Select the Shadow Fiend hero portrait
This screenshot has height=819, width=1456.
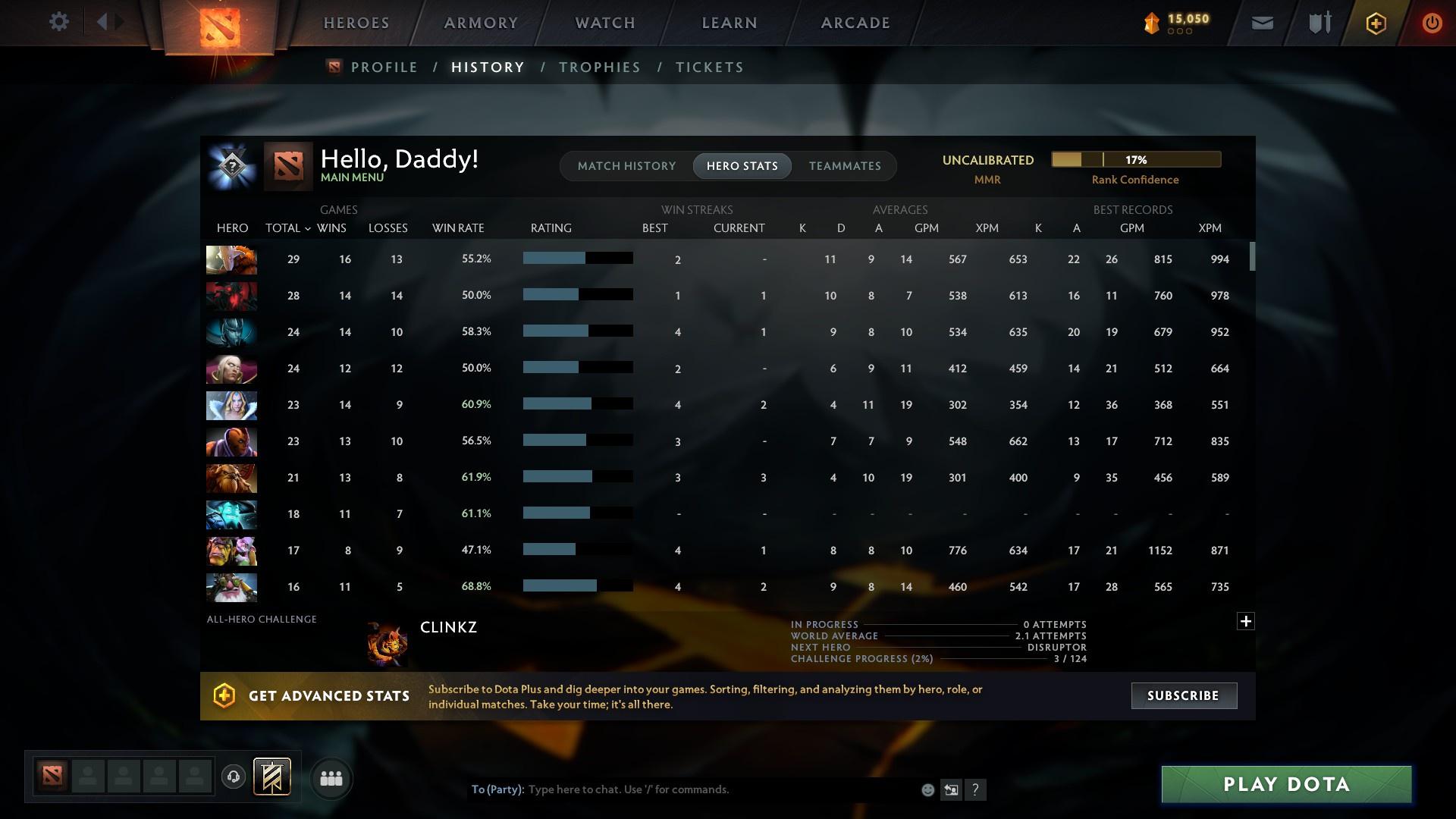pos(231,296)
